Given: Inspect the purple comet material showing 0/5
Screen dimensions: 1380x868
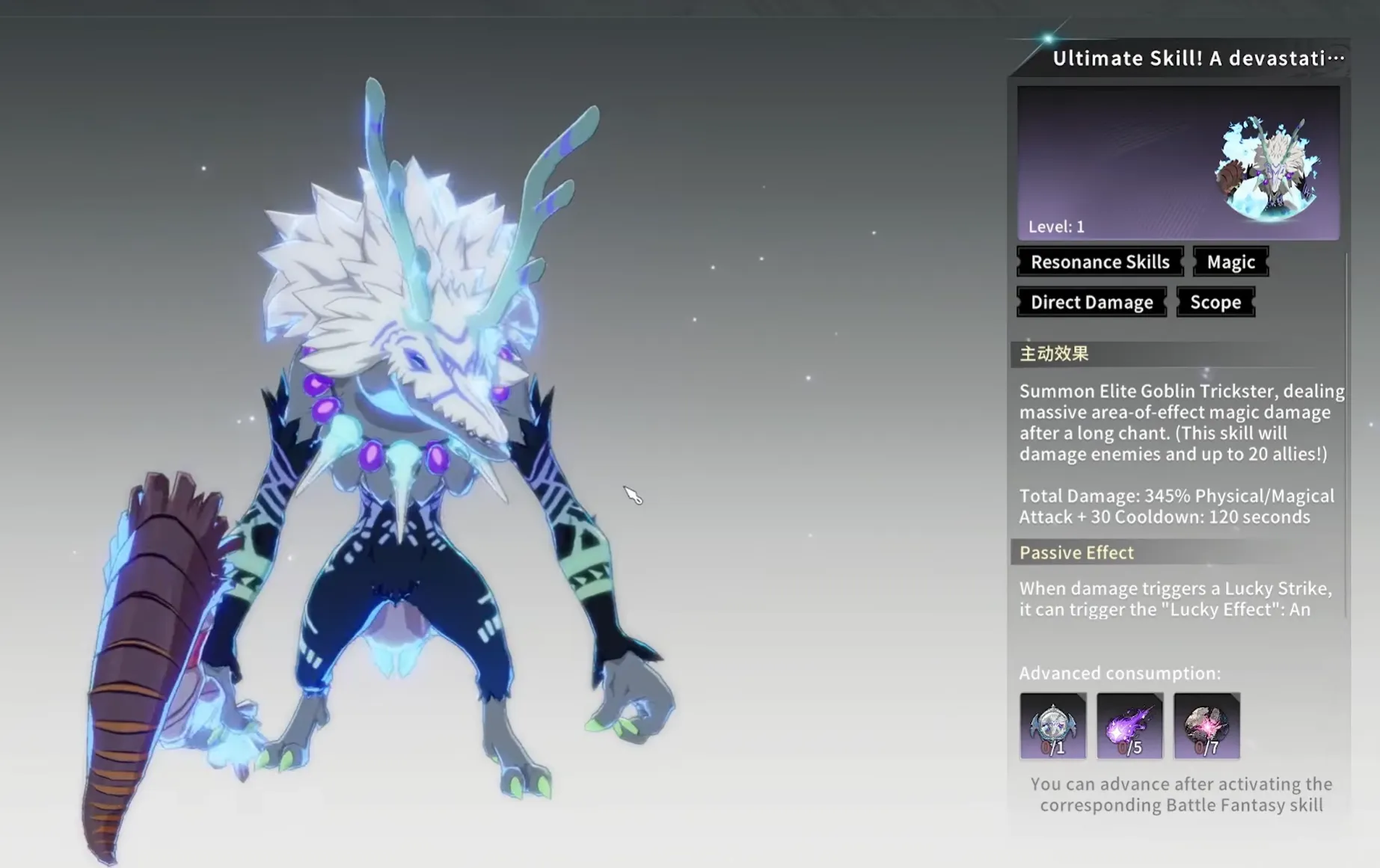Looking at the screenshot, I should pos(1129,725).
